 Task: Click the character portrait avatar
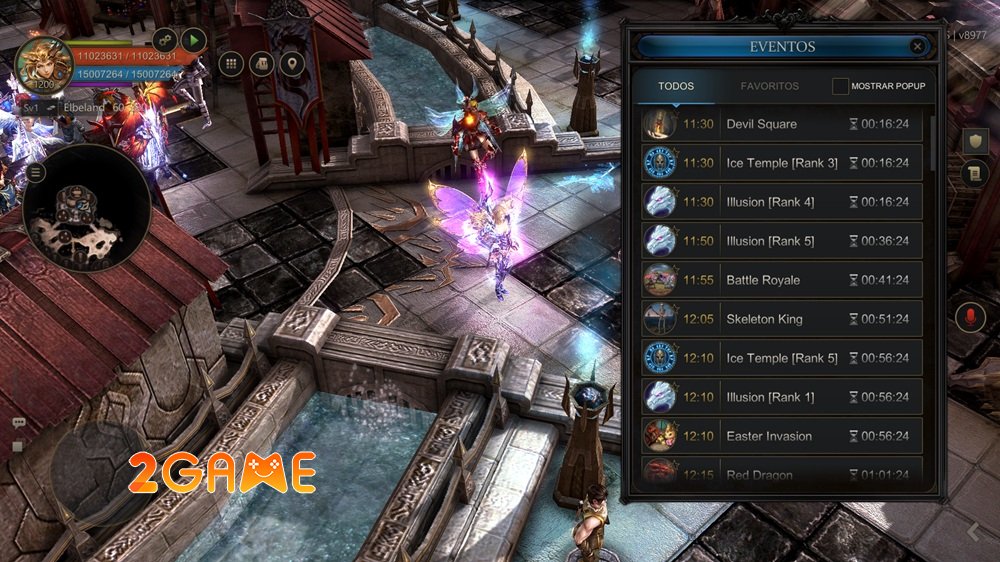point(42,64)
